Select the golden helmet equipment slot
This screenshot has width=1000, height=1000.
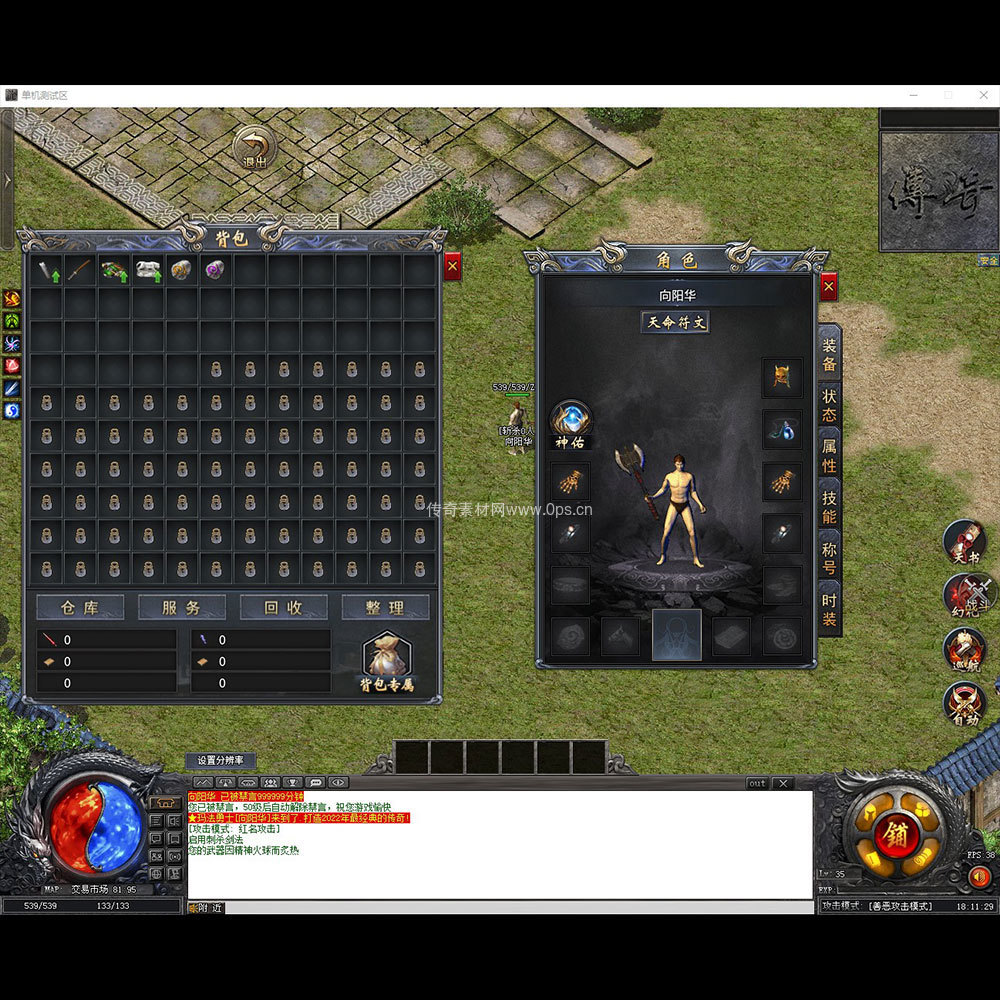782,378
